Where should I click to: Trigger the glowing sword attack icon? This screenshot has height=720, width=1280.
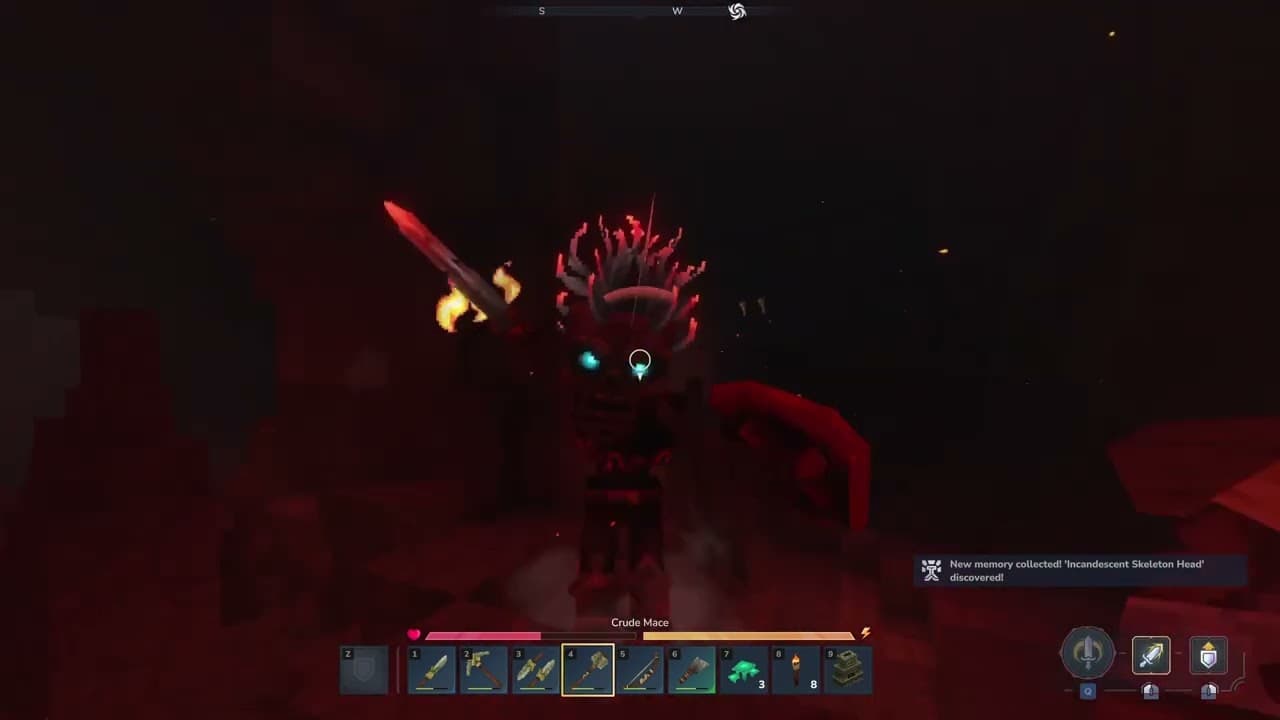click(x=1151, y=655)
